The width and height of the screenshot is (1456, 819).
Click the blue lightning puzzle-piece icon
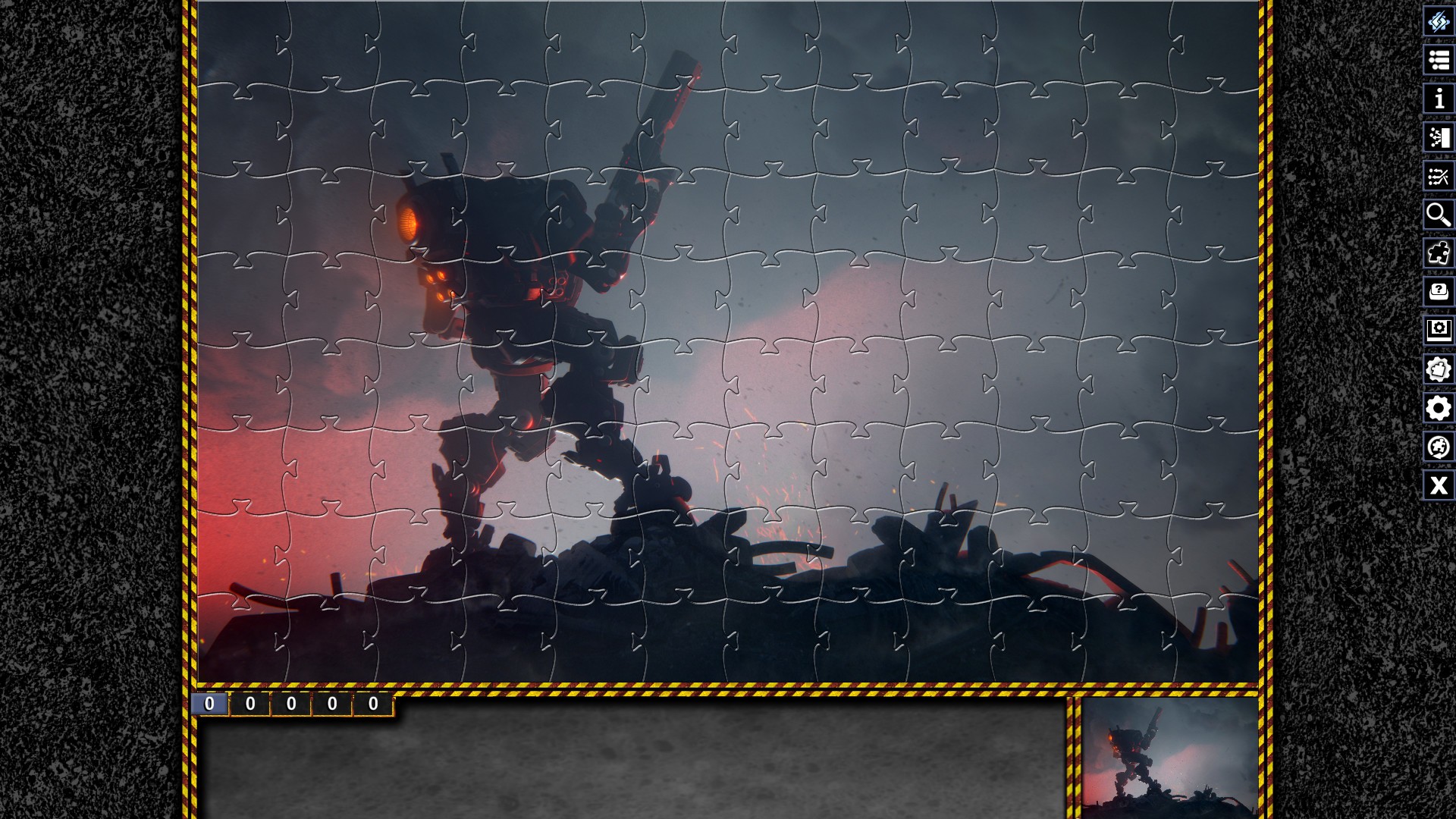pyautogui.click(x=1439, y=22)
